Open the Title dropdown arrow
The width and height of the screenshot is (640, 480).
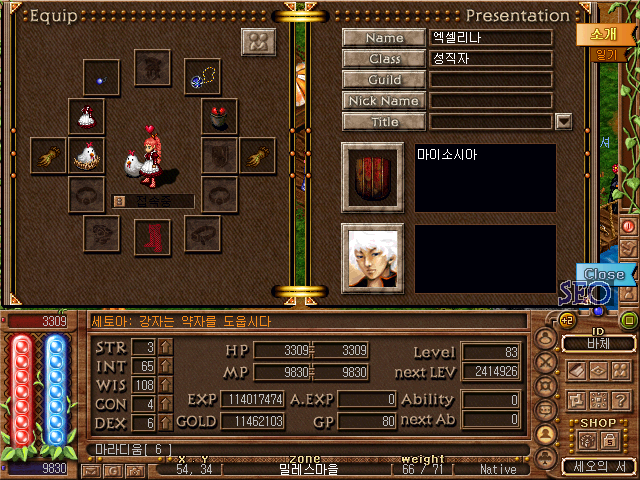(563, 121)
